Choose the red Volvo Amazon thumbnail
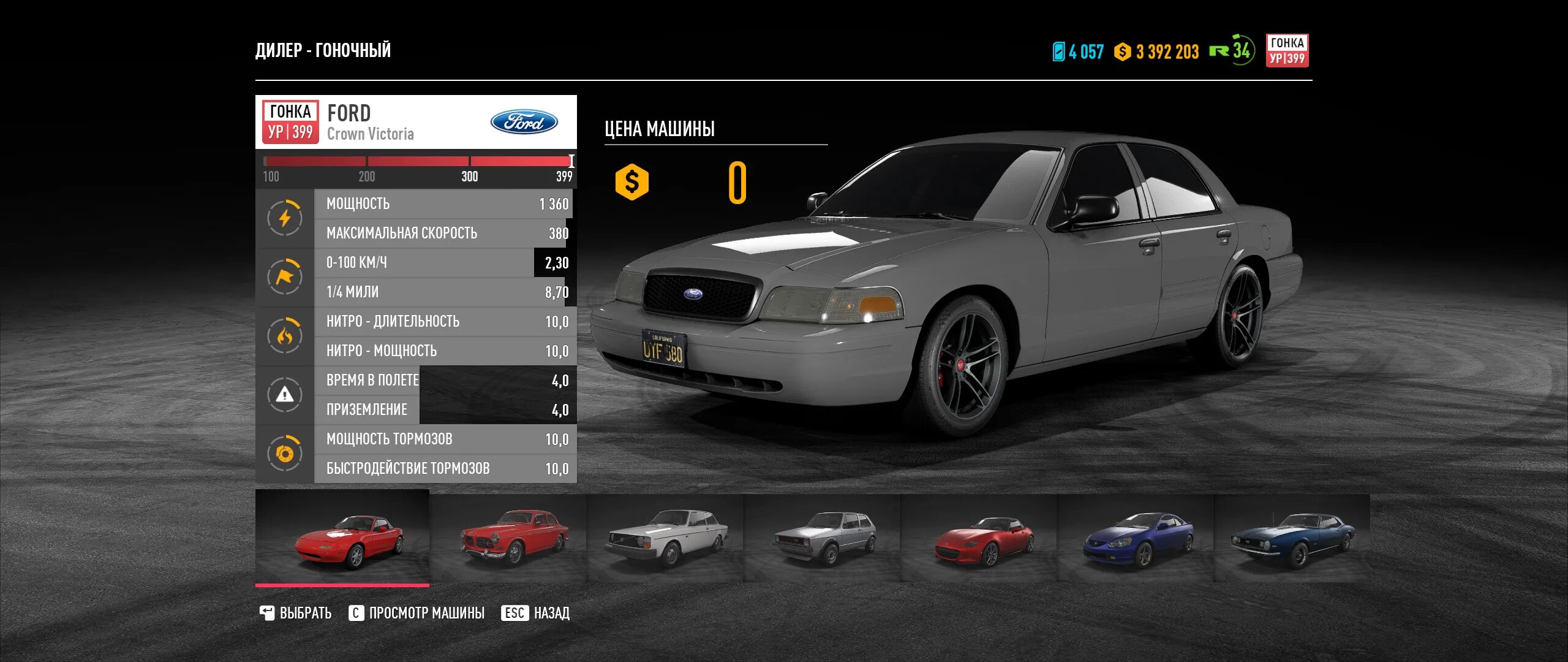 pos(508,538)
